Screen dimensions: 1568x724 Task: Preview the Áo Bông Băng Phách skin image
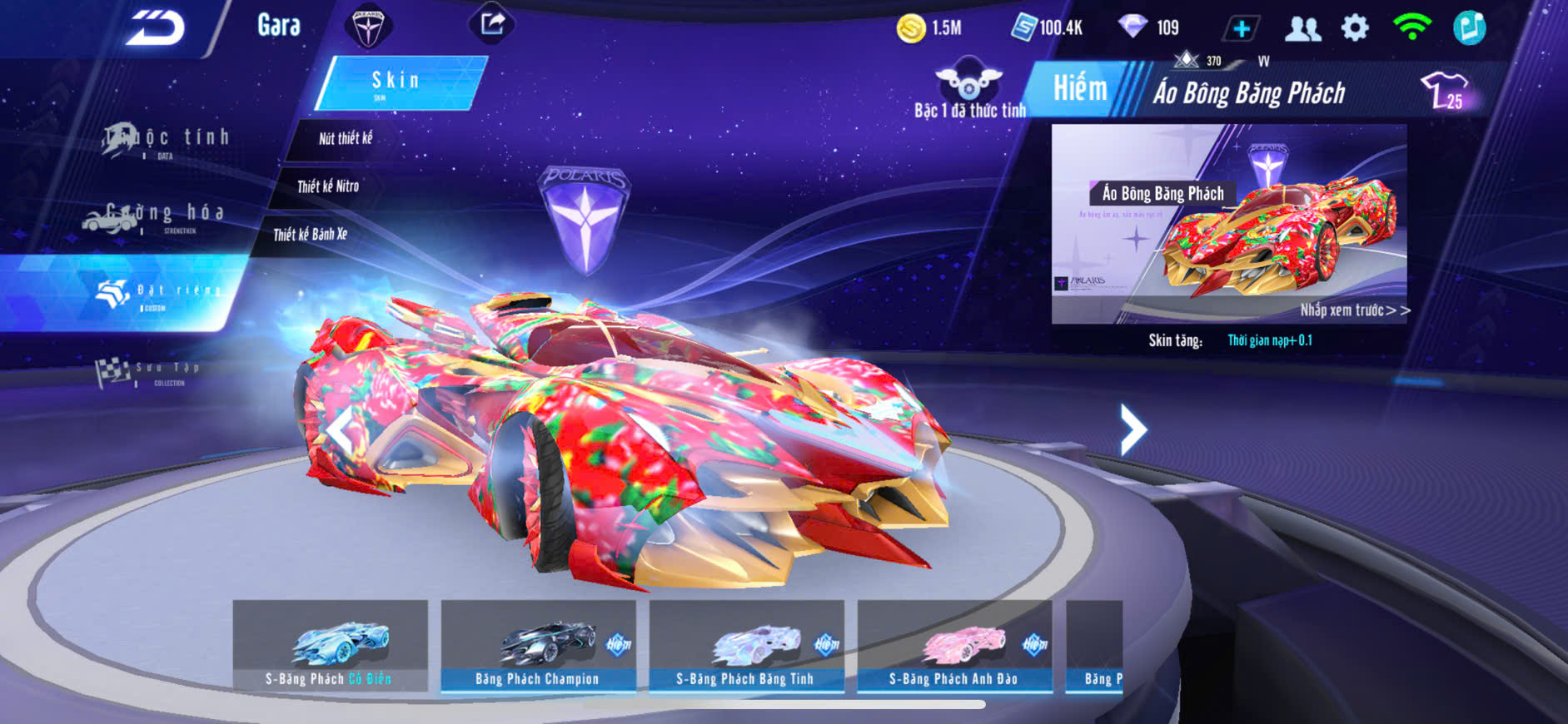click(1229, 224)
